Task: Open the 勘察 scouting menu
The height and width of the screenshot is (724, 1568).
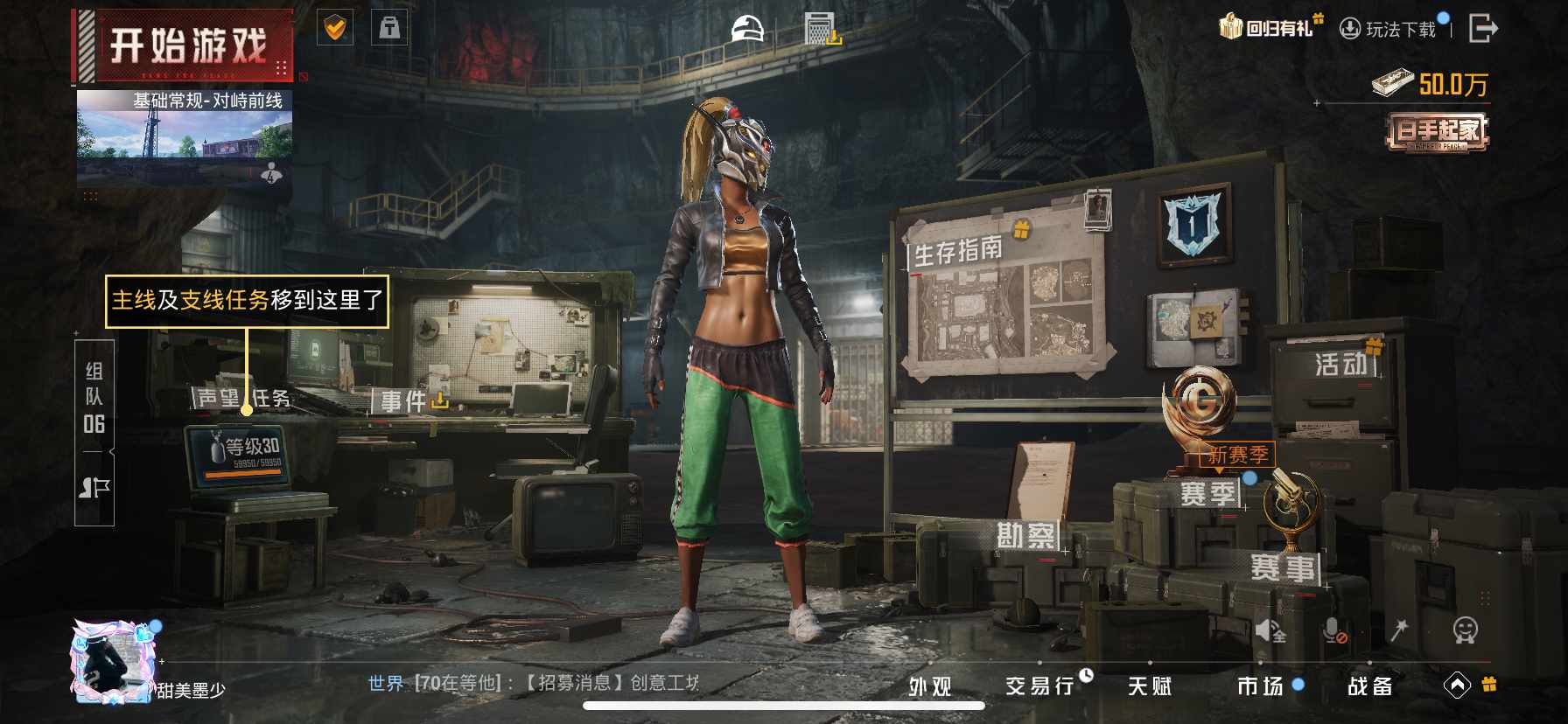Action: [1026, 535]
